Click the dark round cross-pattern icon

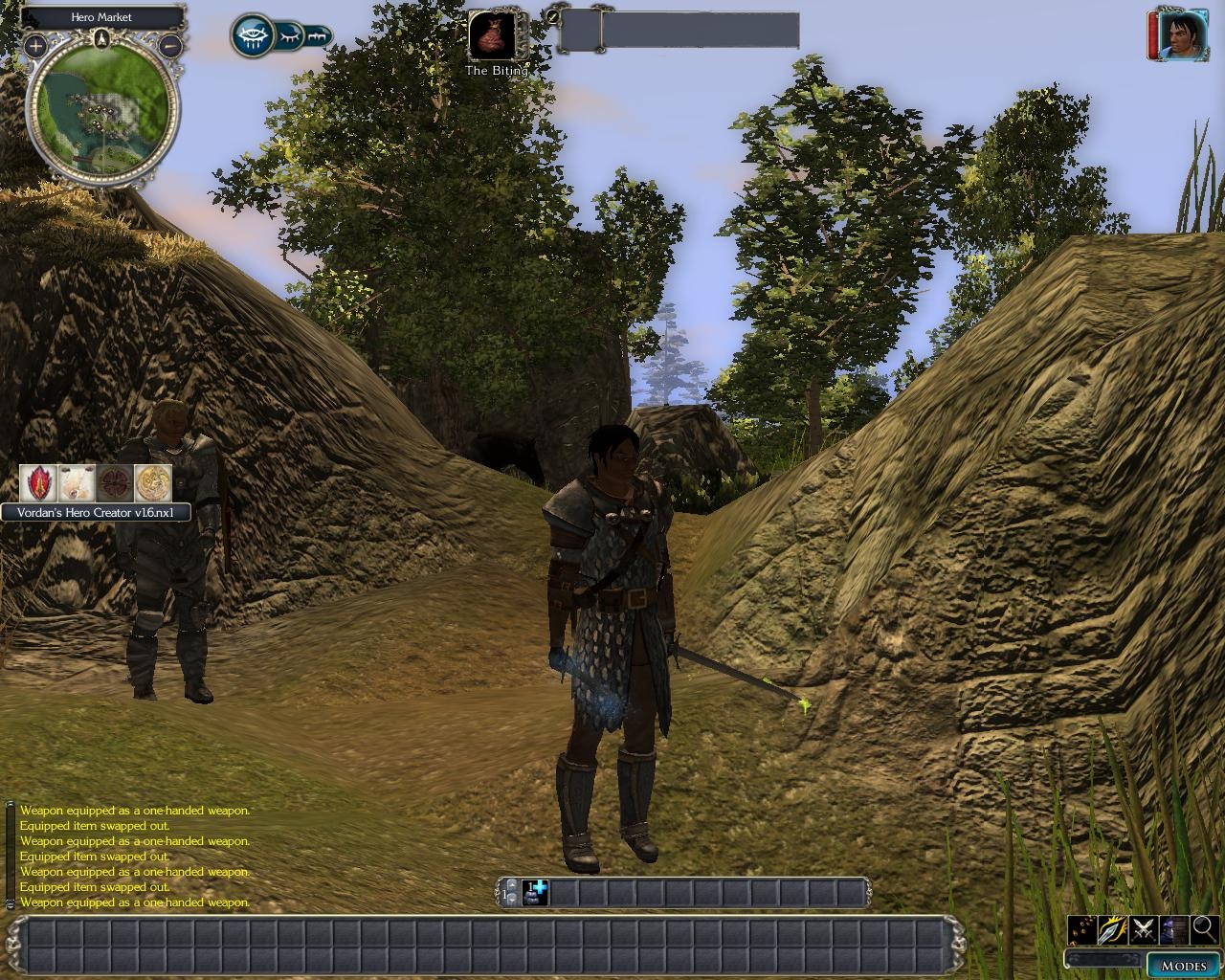pos(115,483)
